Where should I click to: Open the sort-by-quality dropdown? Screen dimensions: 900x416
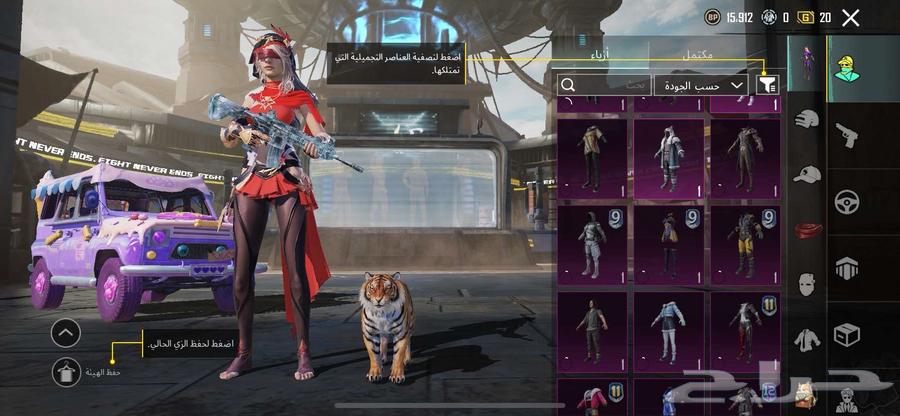coord(701,86)
